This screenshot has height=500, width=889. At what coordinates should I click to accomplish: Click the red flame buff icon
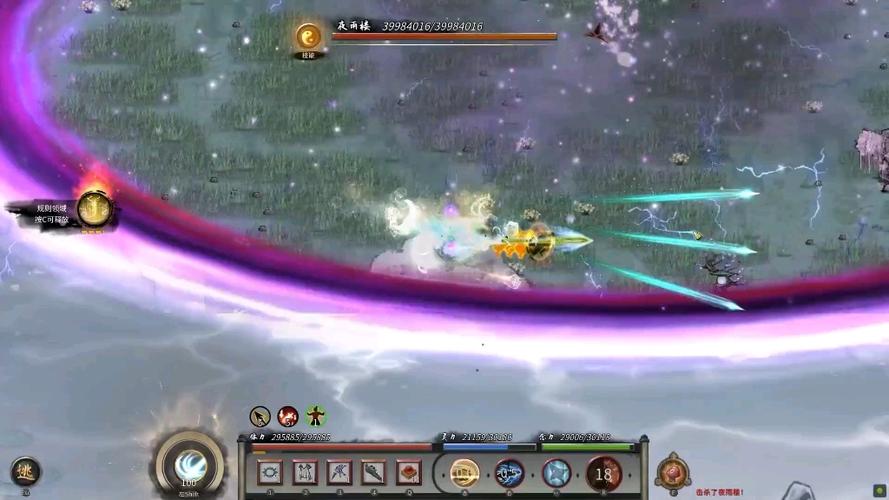[288, 416]
